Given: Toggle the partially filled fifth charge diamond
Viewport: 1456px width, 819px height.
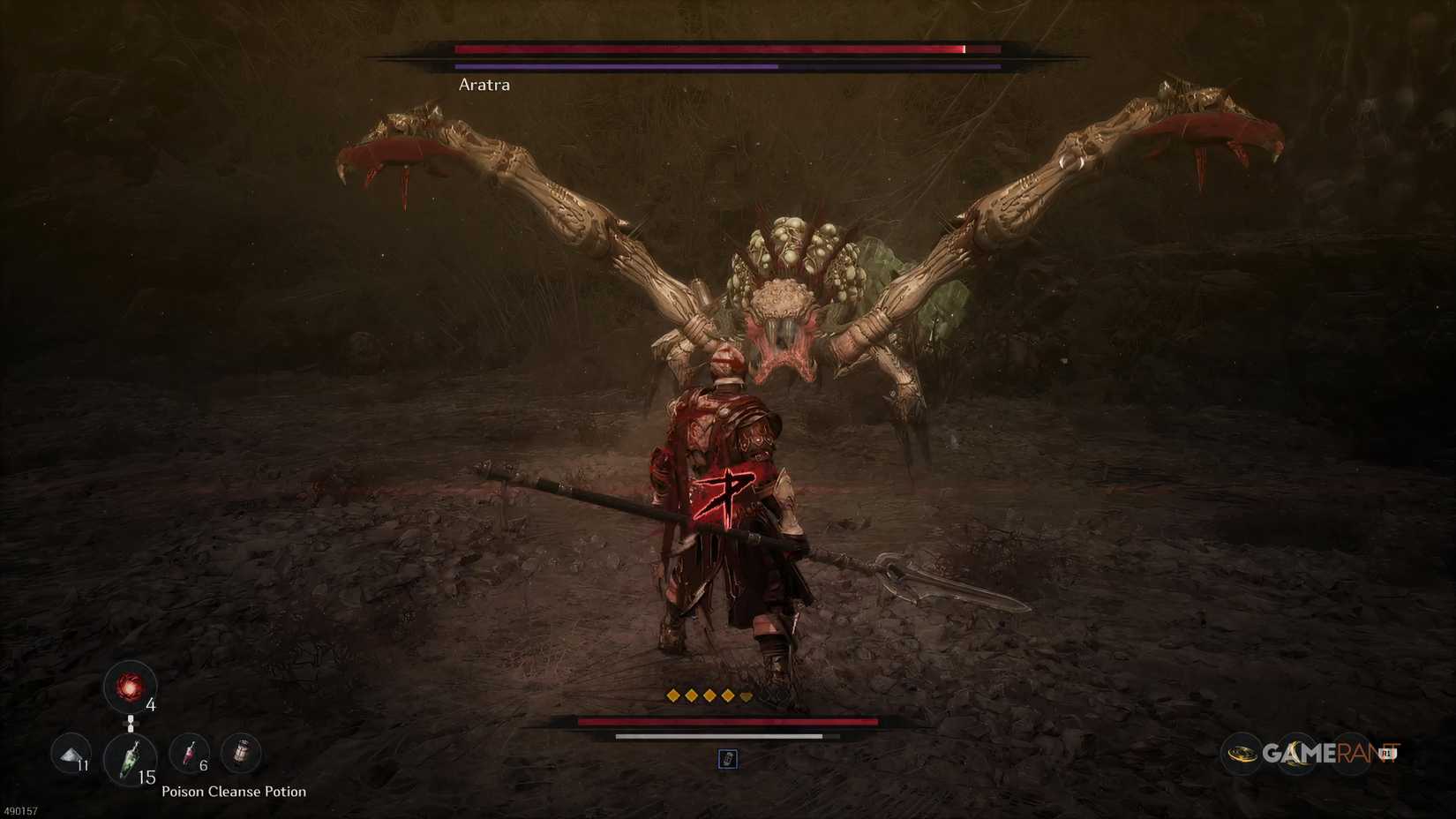Looking at the screenshot, I should [746, 695].
